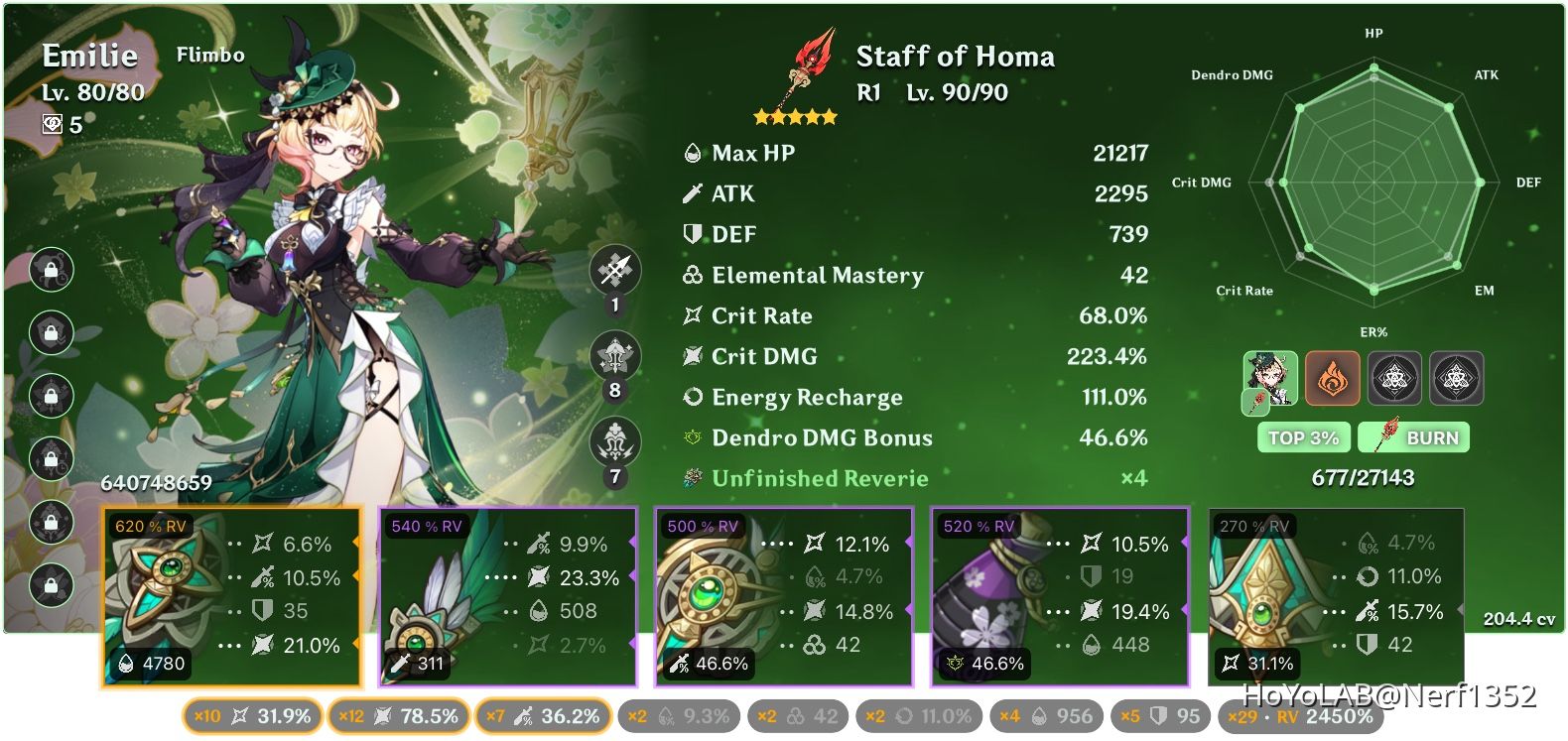The image size is (1568, 741).
Task: Toggle the bottom constellation lock icon
Action: pyautogui.click(x=52, y=588)
